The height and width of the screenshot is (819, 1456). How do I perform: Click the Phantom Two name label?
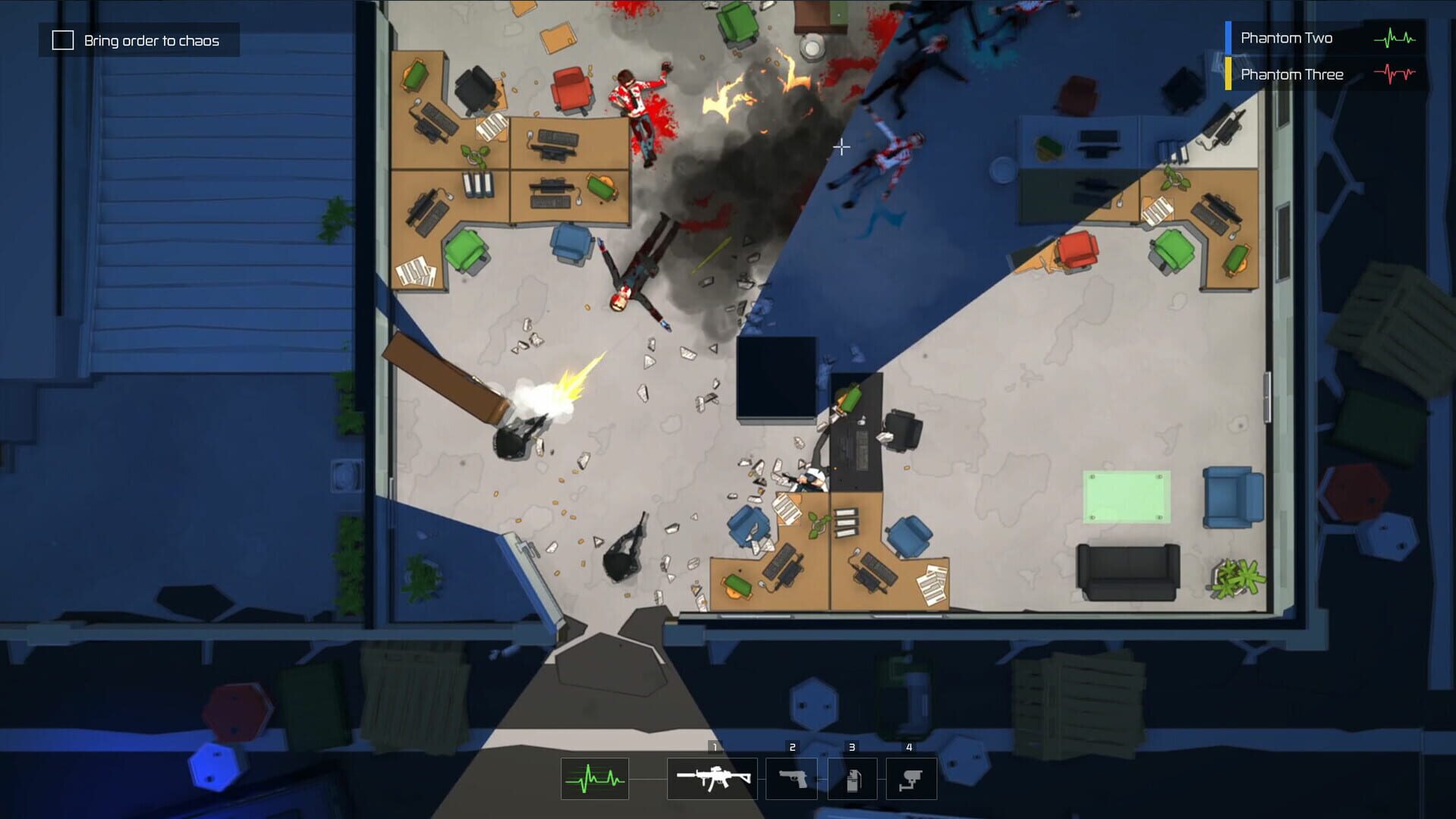click(x=1286, y=37)
